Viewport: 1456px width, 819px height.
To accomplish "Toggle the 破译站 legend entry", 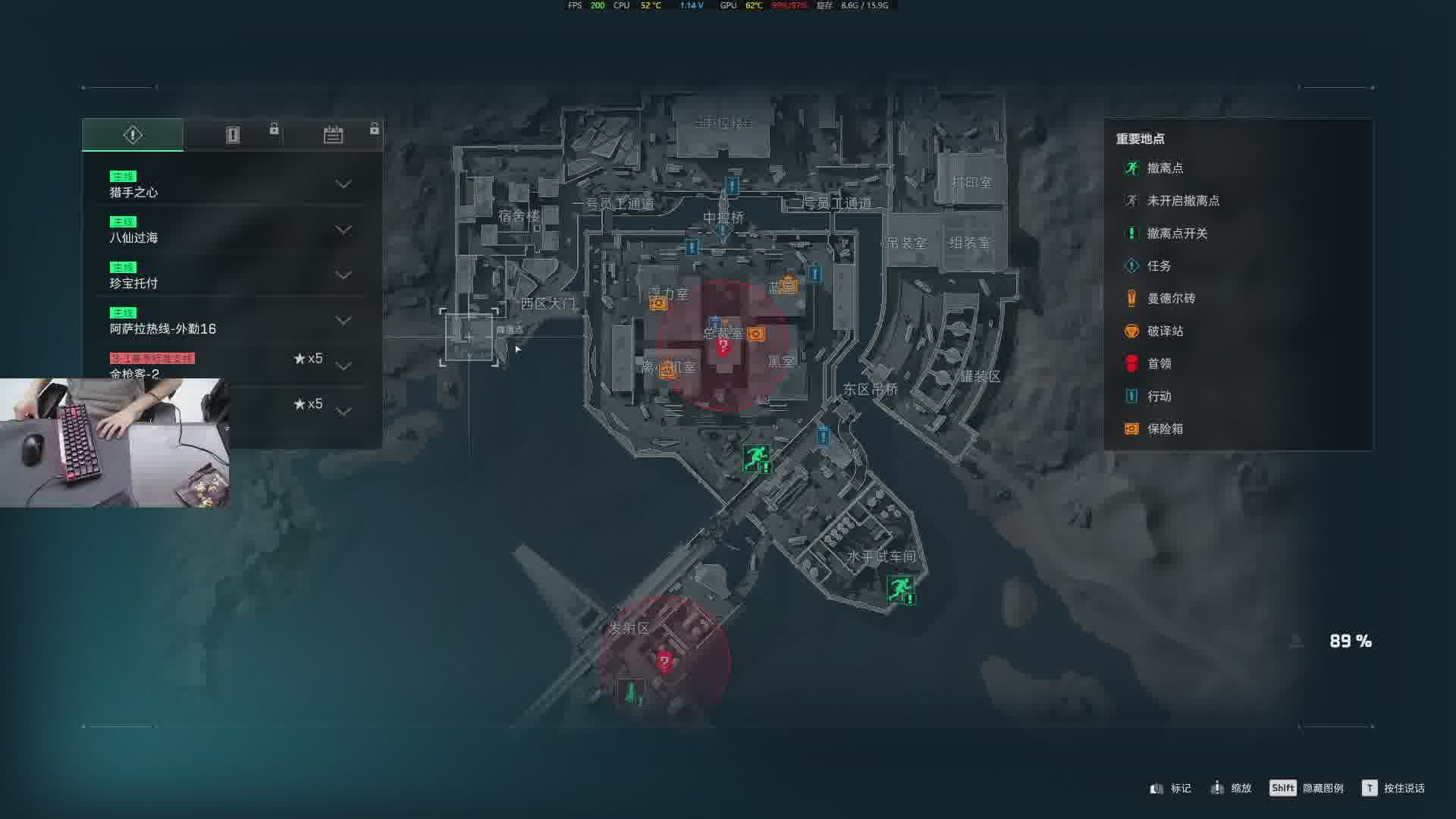I will pos(1164,331).
